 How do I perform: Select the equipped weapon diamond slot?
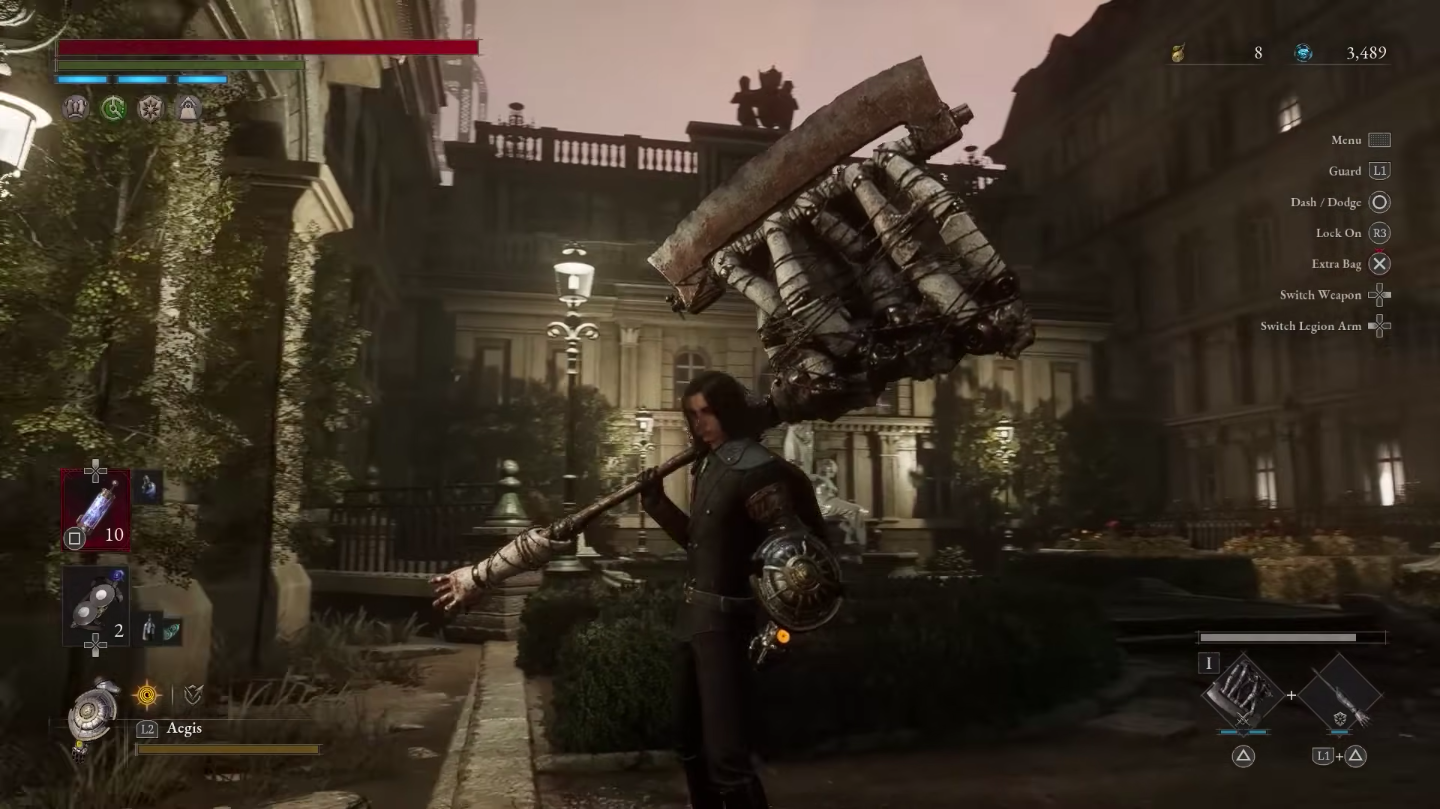[1240, 694]
